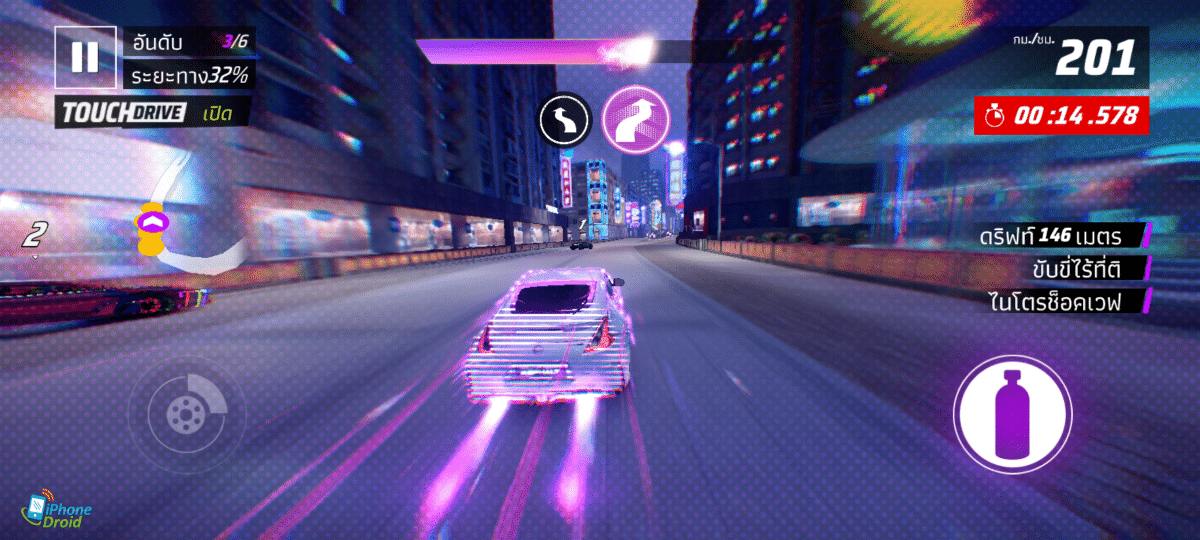Pause the race with the pause button
Viewport: 1200px width, 540px height.
[x=85, y=57]
